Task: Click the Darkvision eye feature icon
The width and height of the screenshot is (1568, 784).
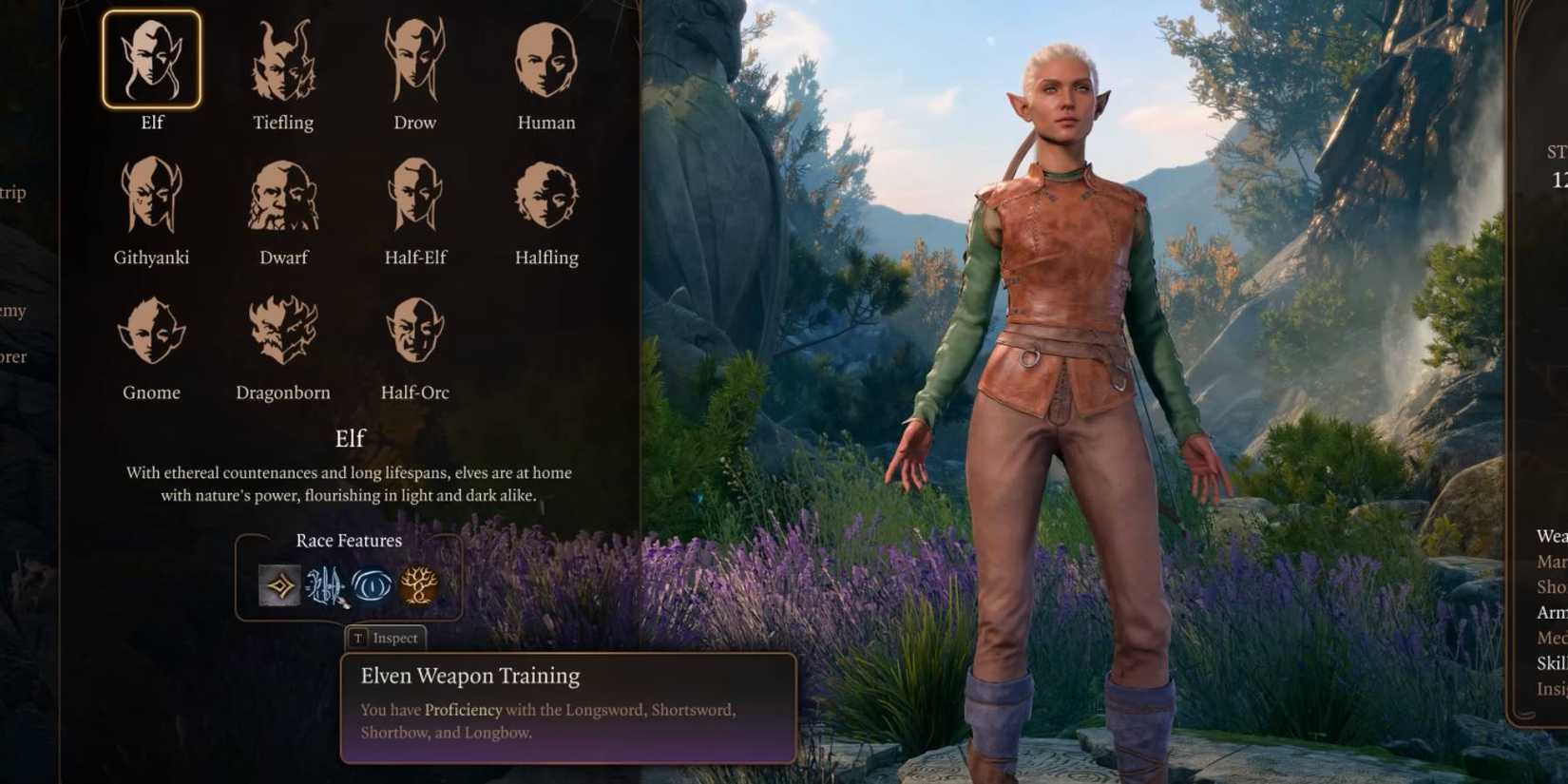Action: pyautogui.click(x=374, y=585)
